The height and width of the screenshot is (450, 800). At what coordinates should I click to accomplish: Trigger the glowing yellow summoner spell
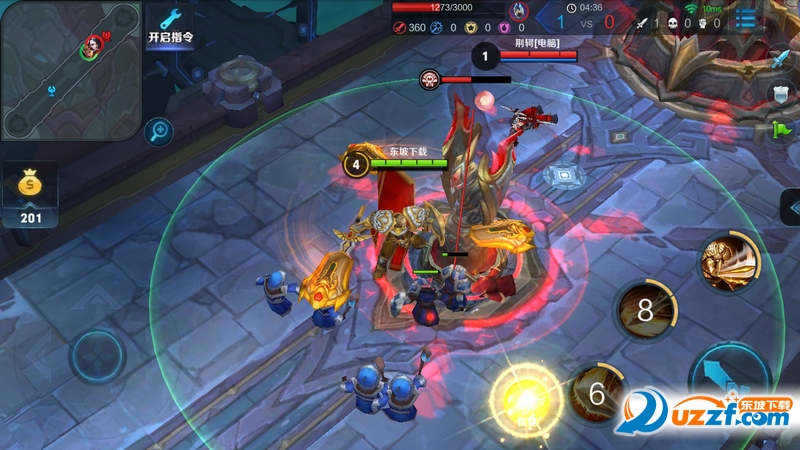[525, 397]
